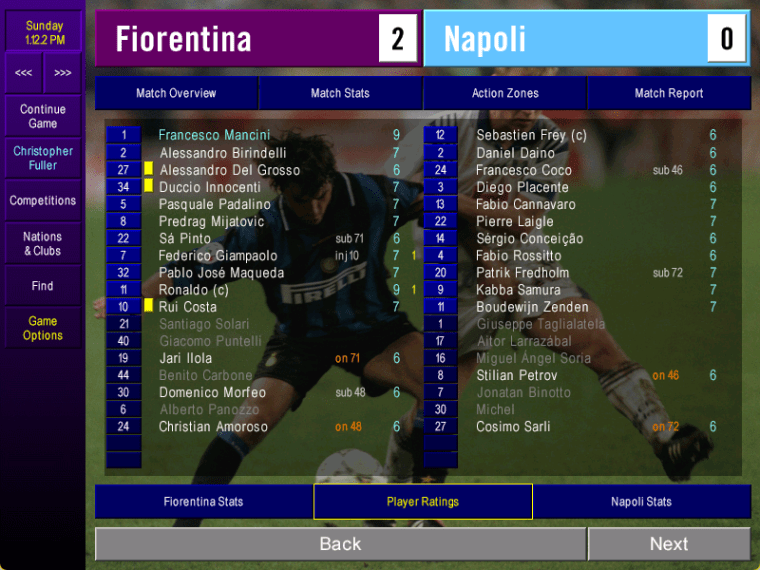Viewport: 760px width, 570px height.
Task: Select player Ronaldo (c) in Fiorentina list
Action: pyautogui.click(x=194, y=290)
